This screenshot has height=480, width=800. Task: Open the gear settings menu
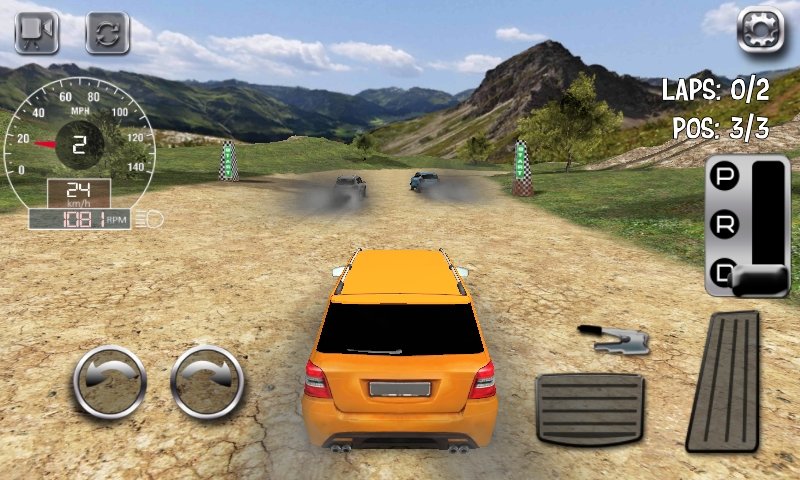[x=760, y=28]
